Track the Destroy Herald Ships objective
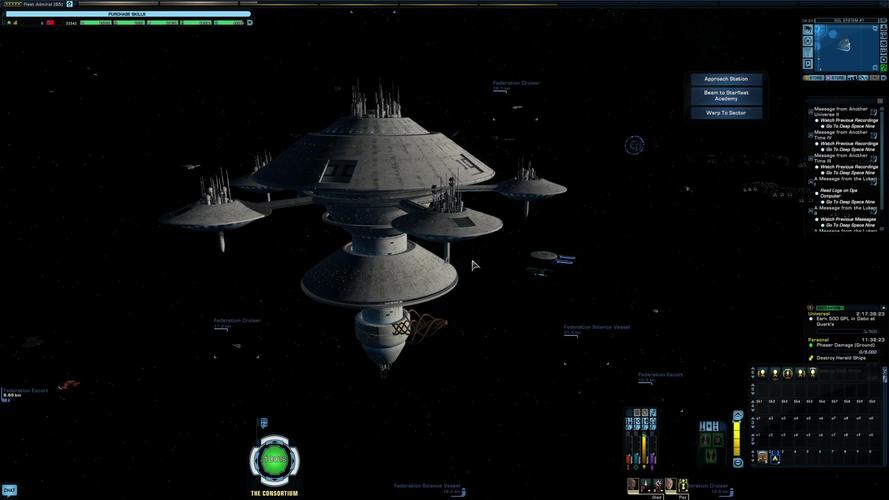 tap(838, 358)
